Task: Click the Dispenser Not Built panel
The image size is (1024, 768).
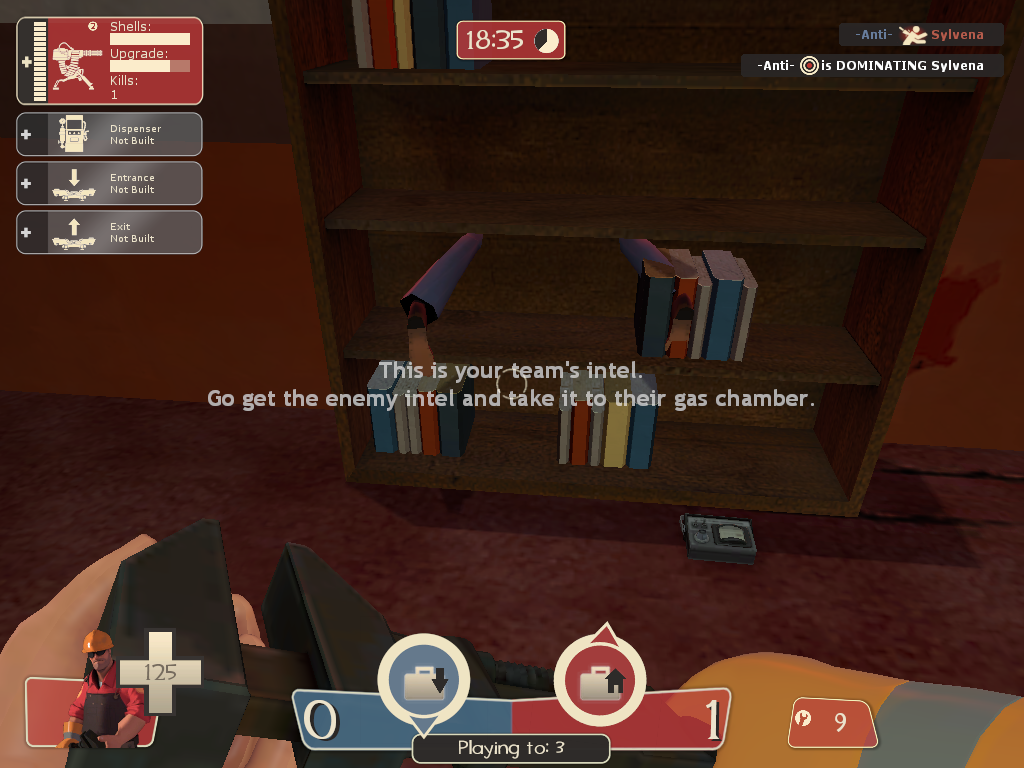Action: click(x=110, y=134)
